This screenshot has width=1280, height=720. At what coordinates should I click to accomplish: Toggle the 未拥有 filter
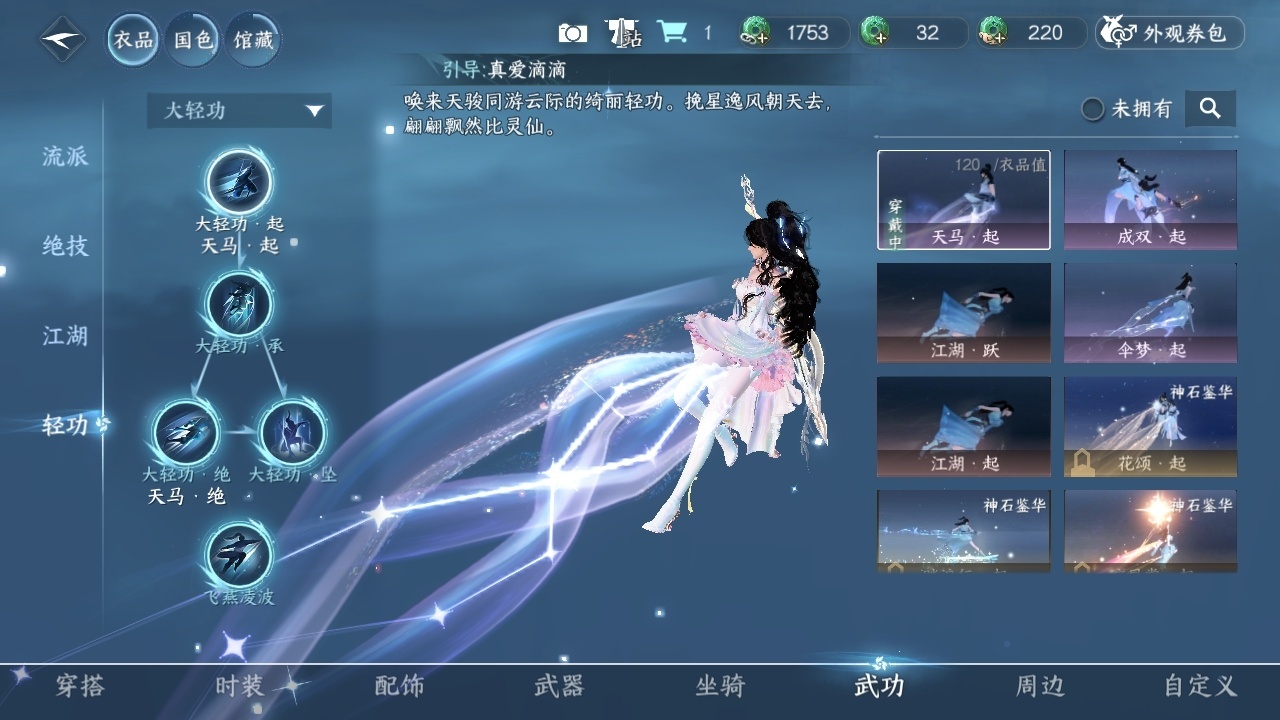1094,109
